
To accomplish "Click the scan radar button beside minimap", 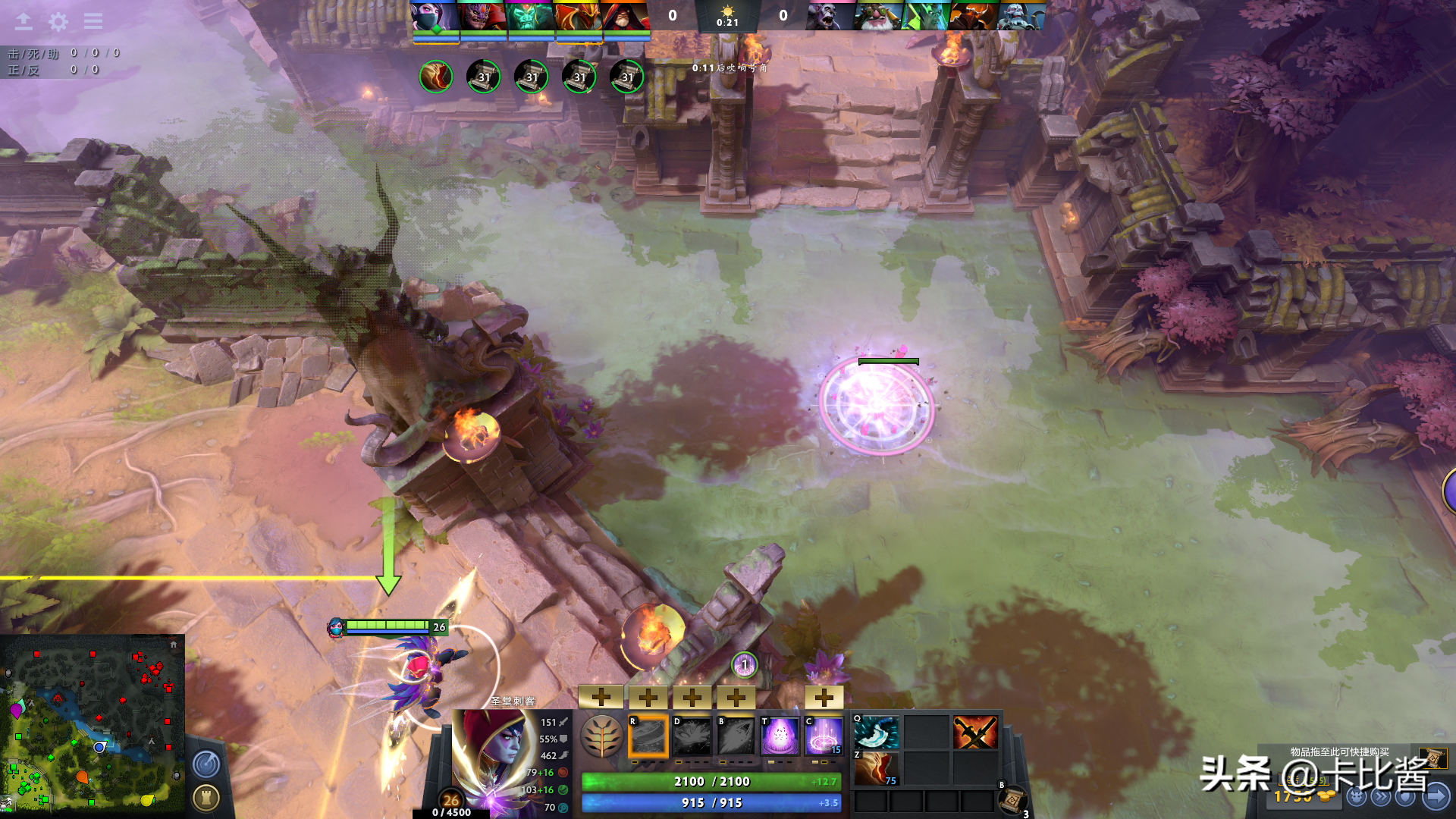I will point(206,764).
